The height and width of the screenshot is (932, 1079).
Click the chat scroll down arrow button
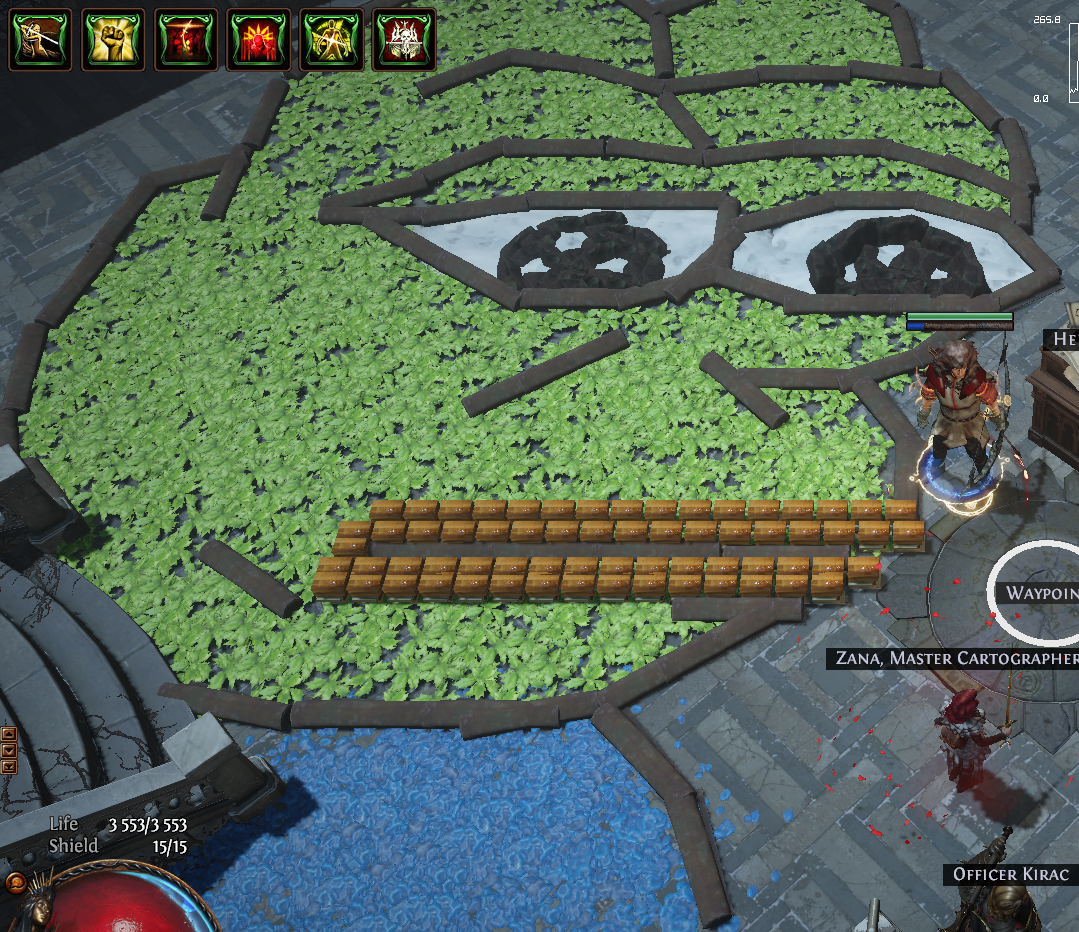(x=10, y=750)
